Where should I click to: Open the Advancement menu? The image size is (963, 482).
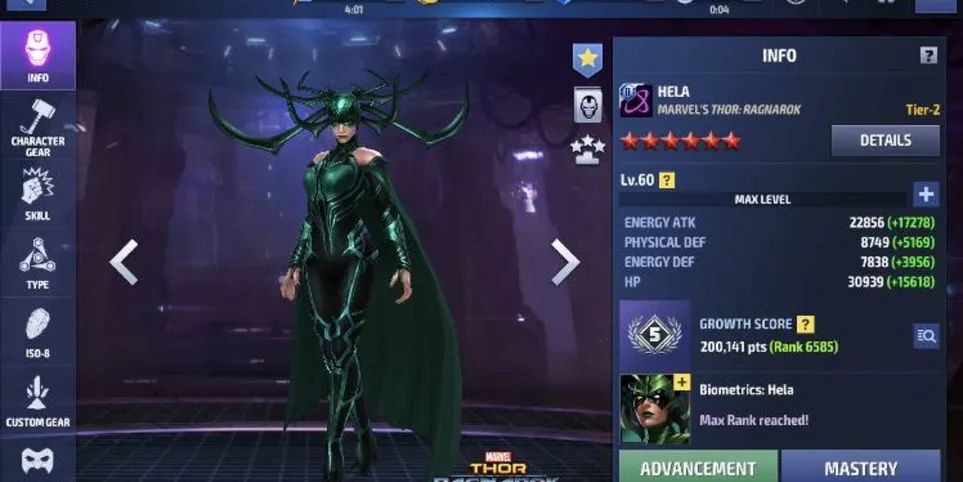click(x=697, y=467)
